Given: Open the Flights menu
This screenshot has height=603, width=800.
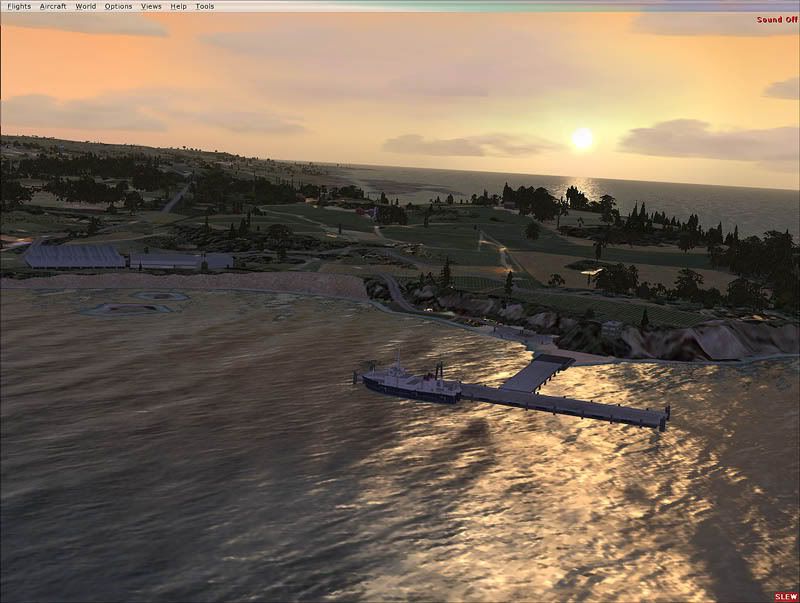Looking at the screenshot, I should 19,6.
